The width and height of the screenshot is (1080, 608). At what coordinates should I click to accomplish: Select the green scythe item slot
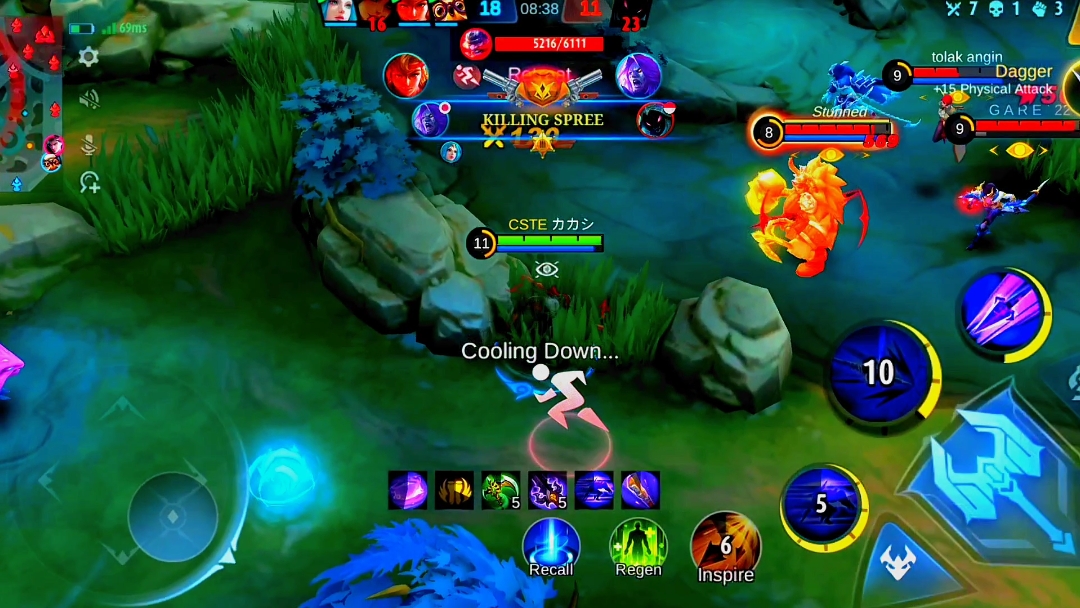coord(500,490)
